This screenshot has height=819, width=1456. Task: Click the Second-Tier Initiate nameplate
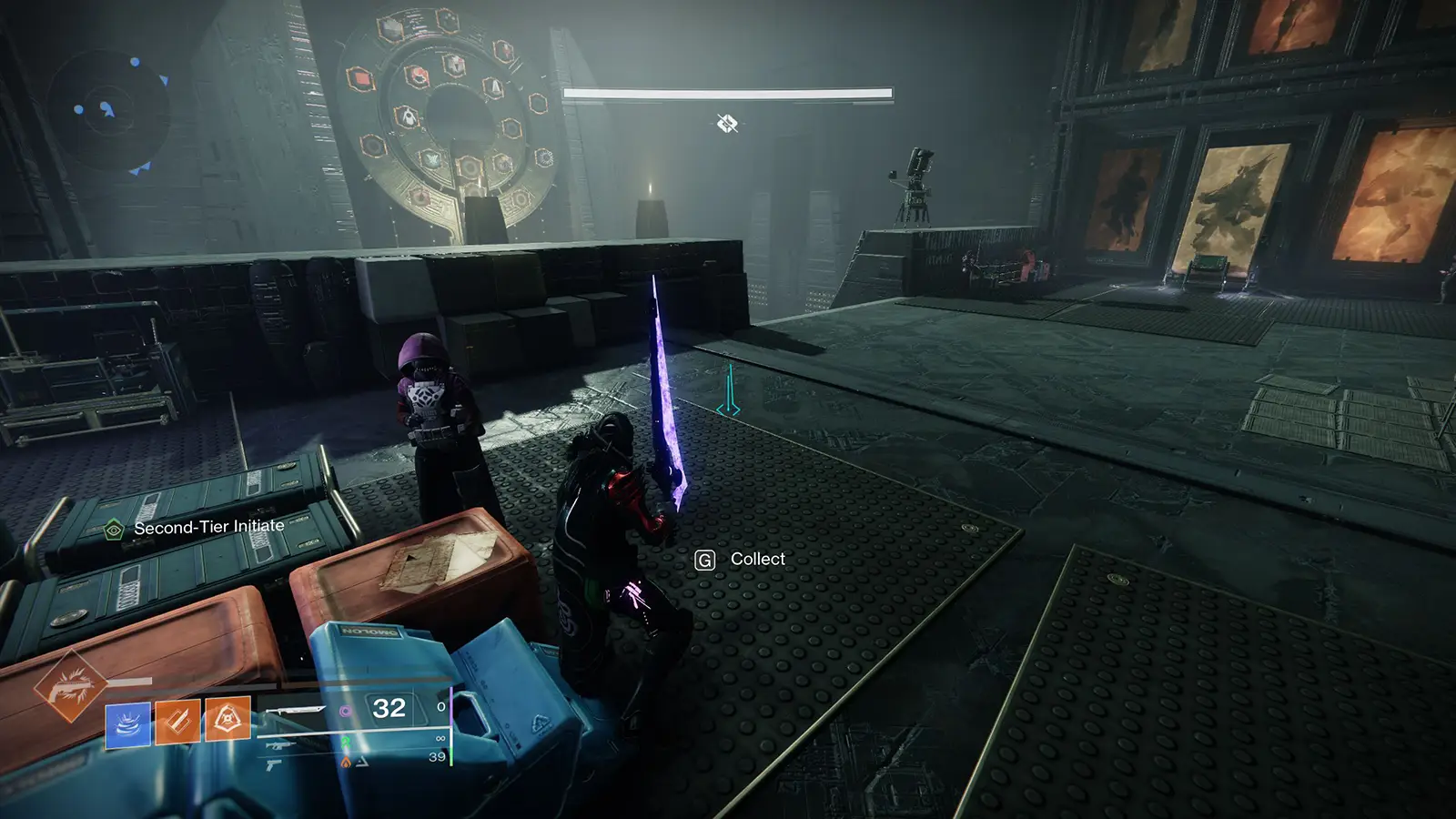pos(208,527)
